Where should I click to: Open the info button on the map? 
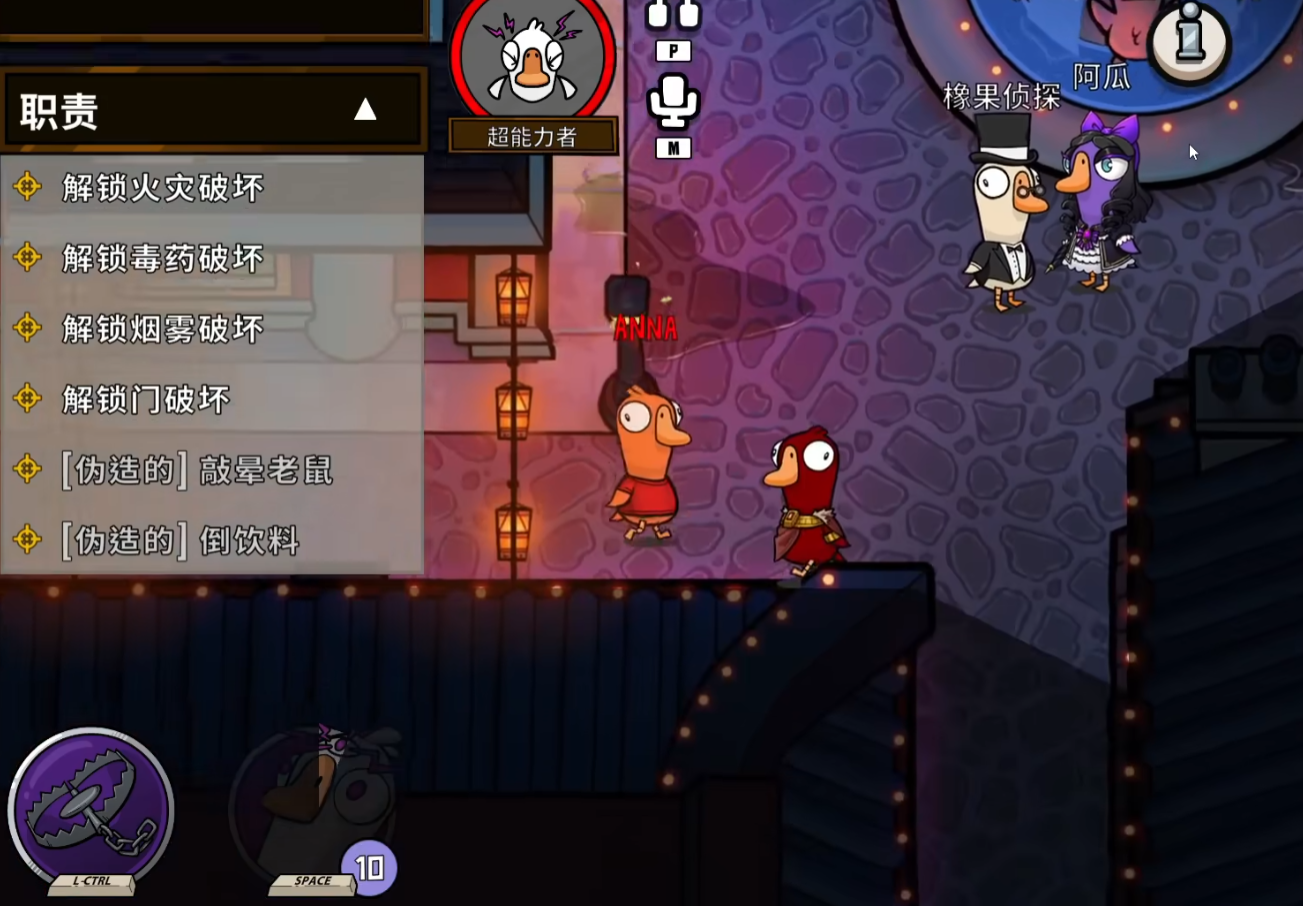(1188, 40)
